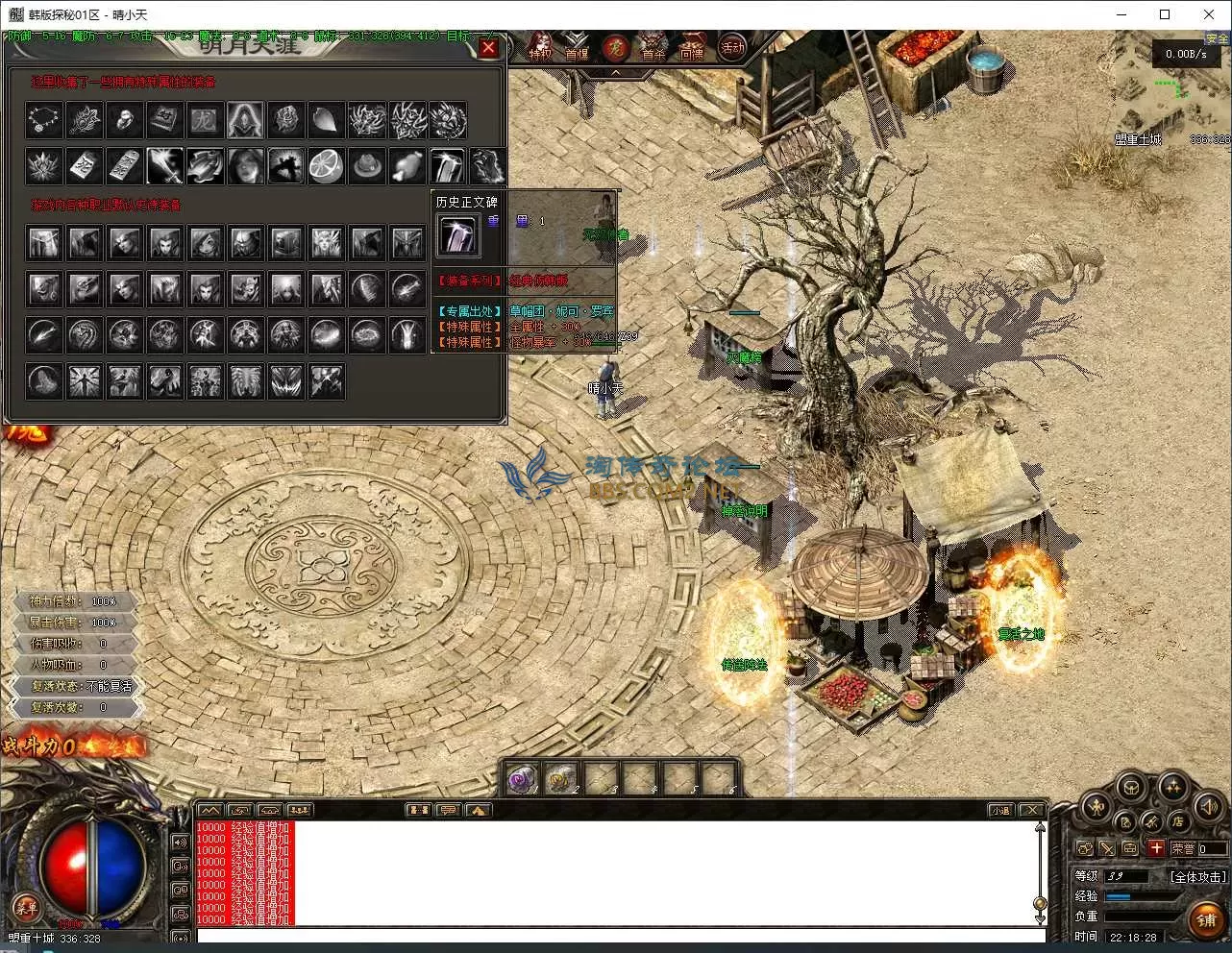The image size is (1232, 953).
Task: Open the 活动 events button
Action: [732, 47]
